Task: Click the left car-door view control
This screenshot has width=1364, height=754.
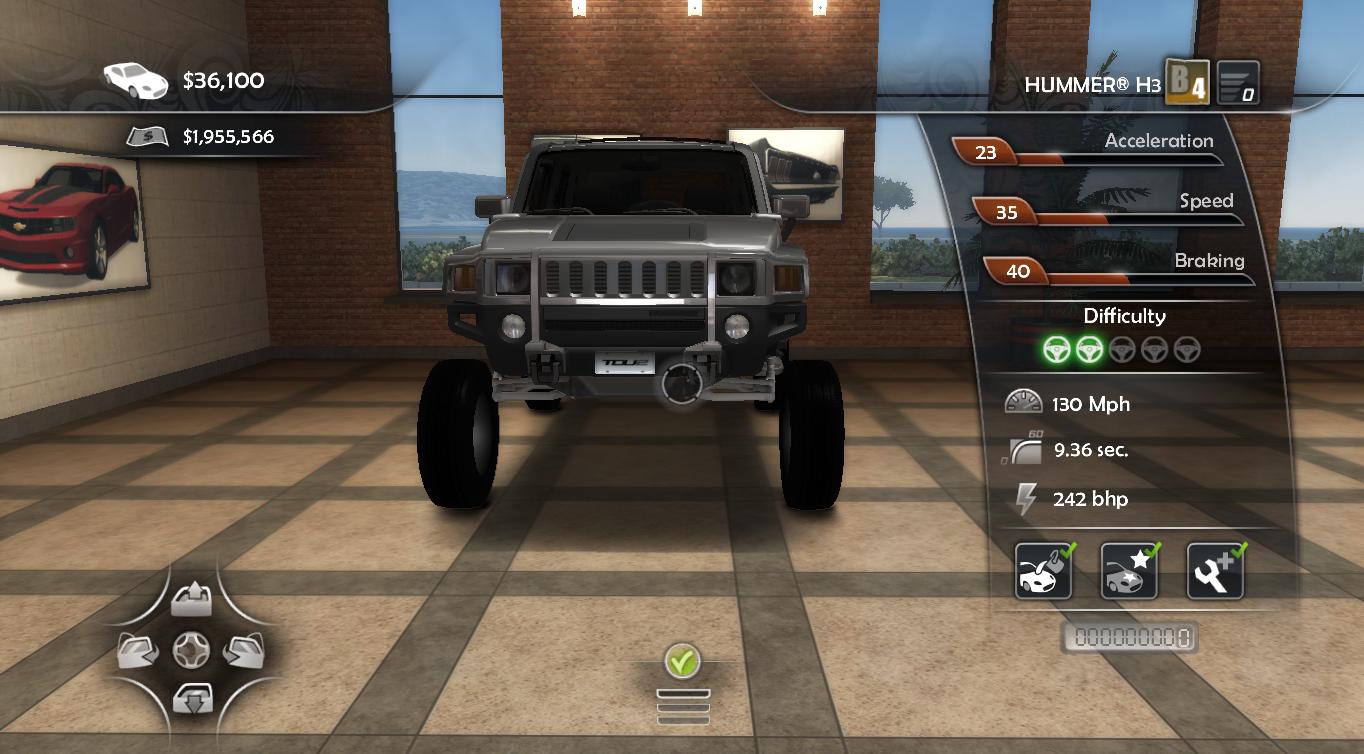Action: coord(138,650)
